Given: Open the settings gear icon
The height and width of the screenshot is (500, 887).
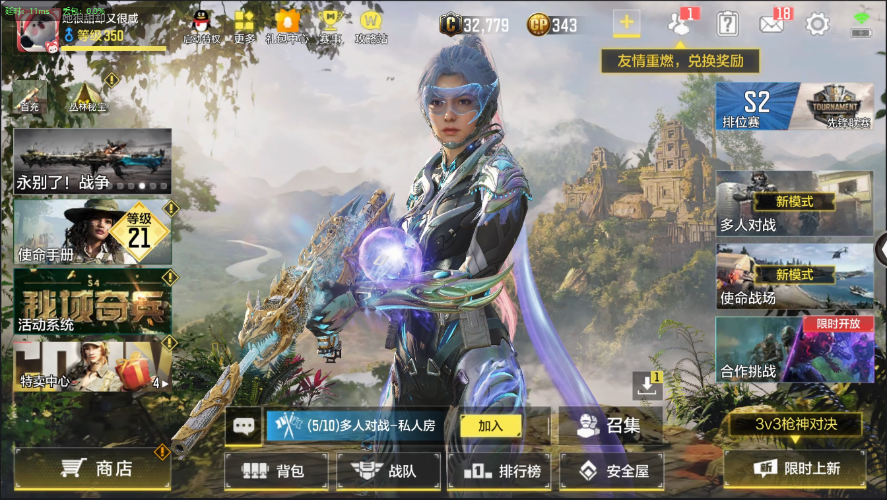Looking at the screenshot, I should 817,24.
